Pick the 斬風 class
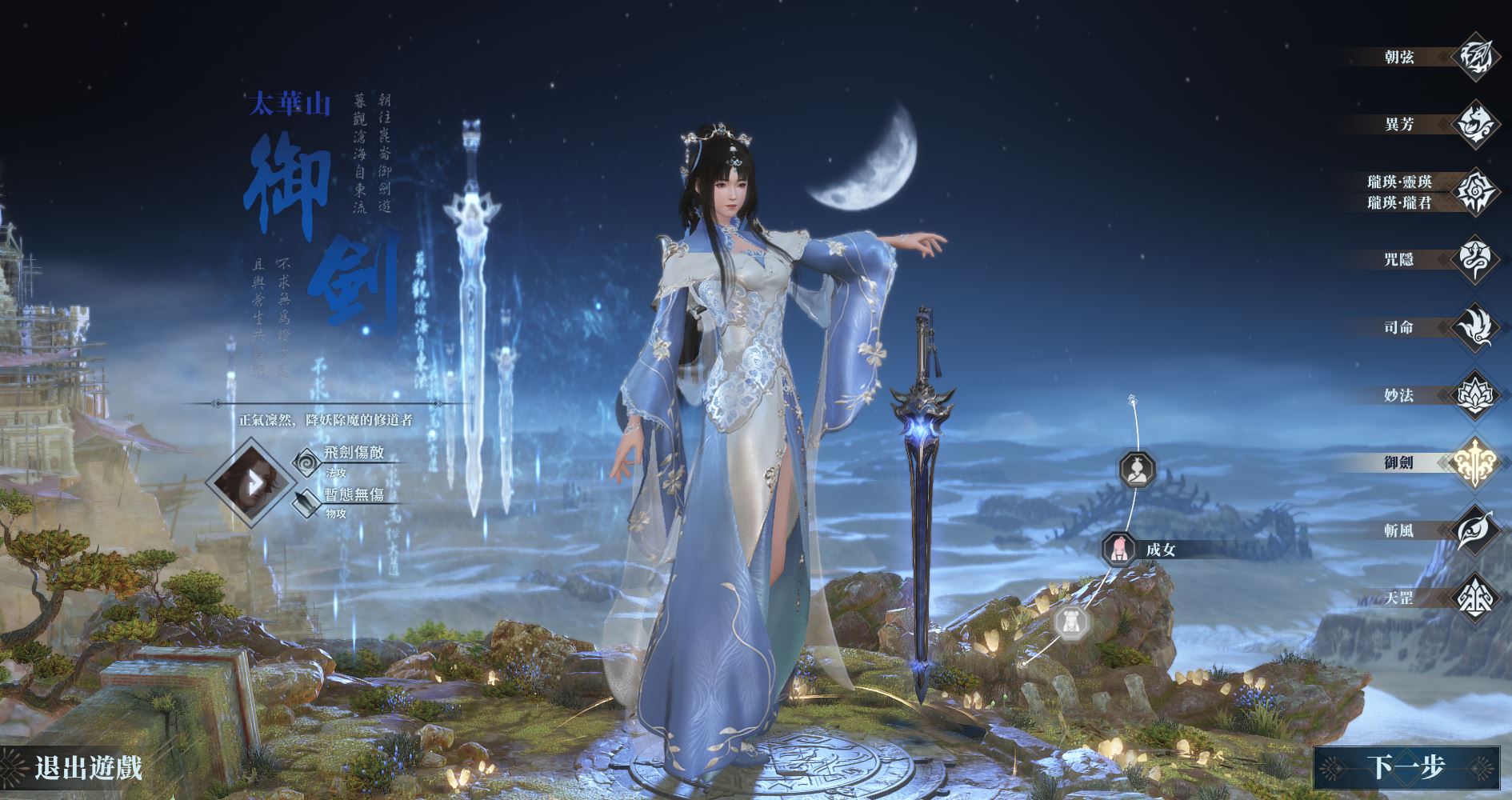Image resolution: width=1512 pixels, height=800 pixels. coord(1474,530)
